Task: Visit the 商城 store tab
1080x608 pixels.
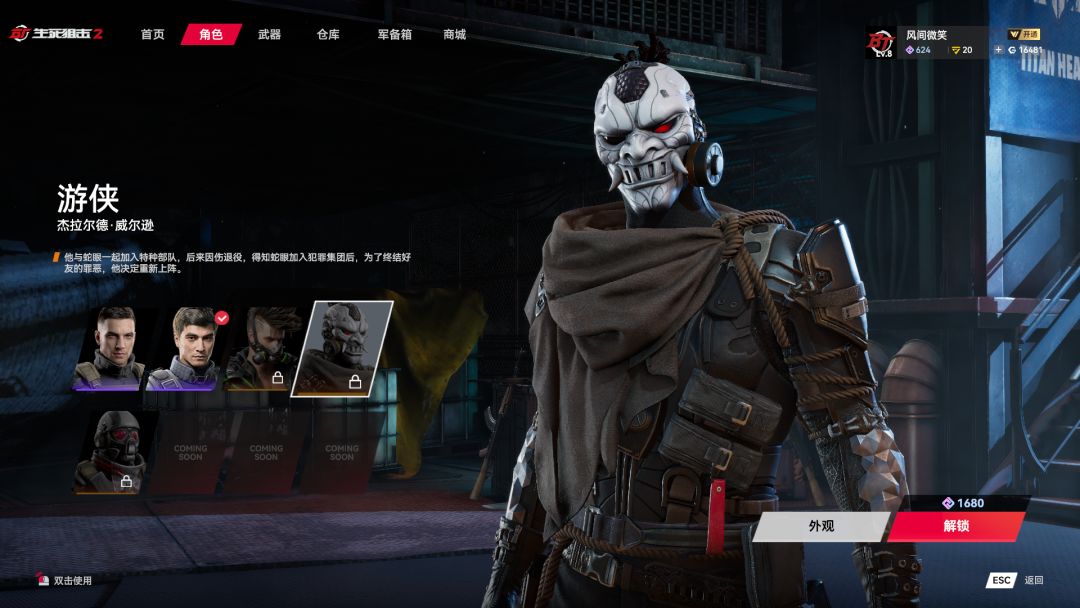Action: pos(454,35)
